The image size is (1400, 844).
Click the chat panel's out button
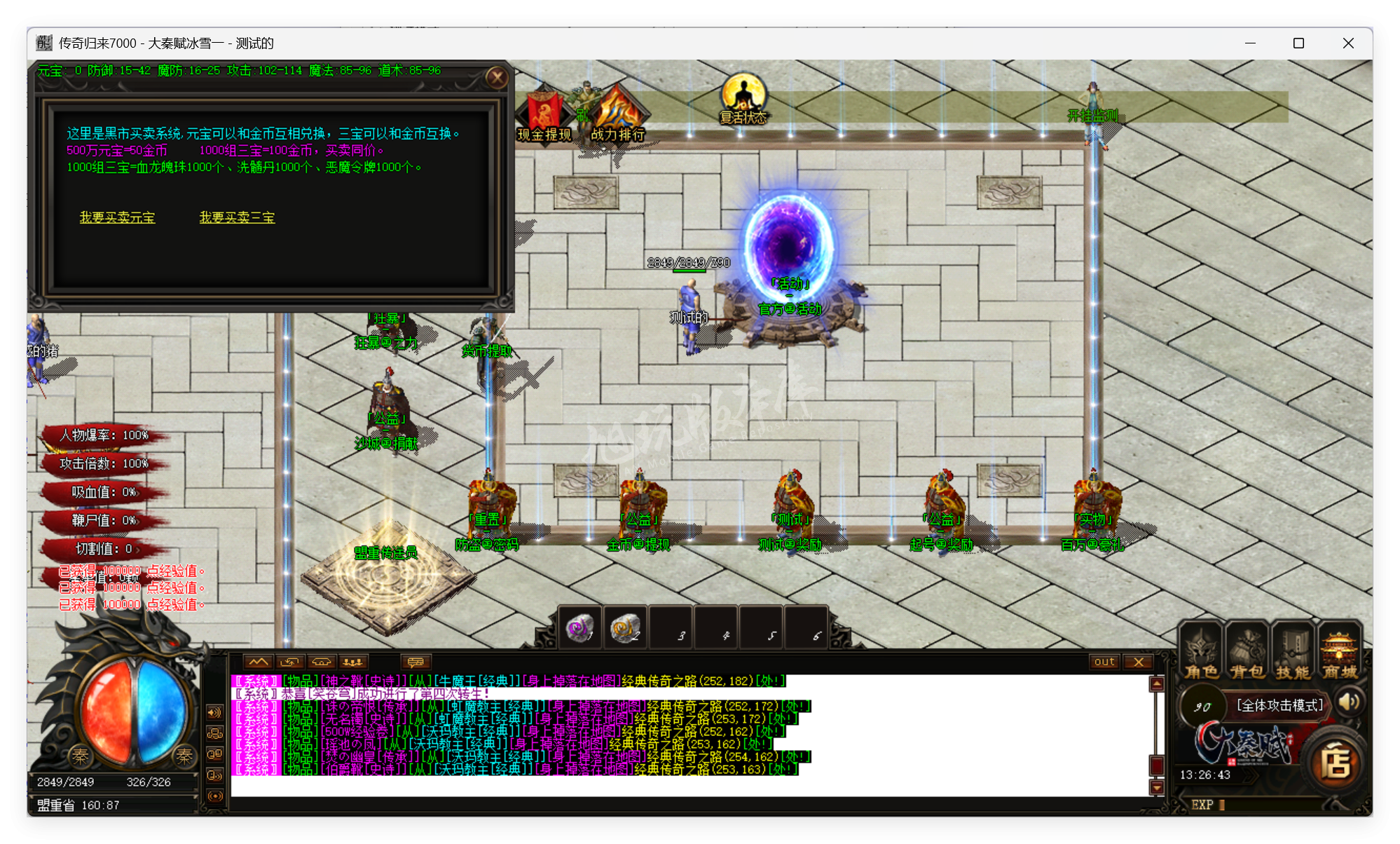click(1104, 662)
